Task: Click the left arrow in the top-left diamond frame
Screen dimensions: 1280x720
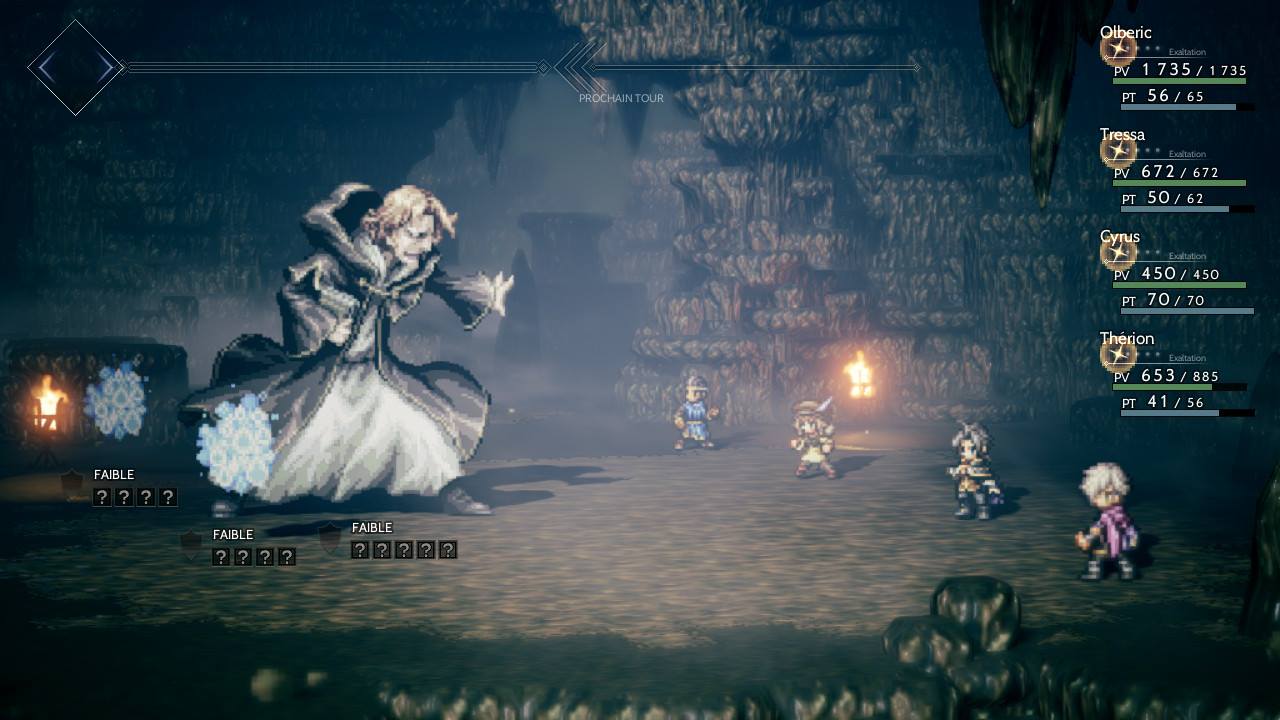Action: click(x=47, y=67)
